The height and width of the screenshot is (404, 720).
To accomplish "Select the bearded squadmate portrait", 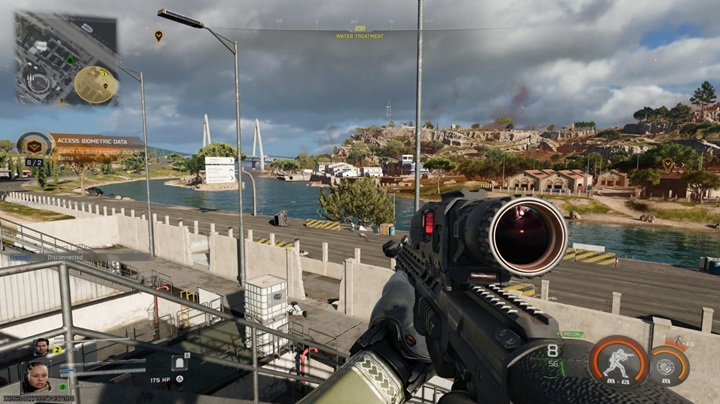I will [41, 348].
